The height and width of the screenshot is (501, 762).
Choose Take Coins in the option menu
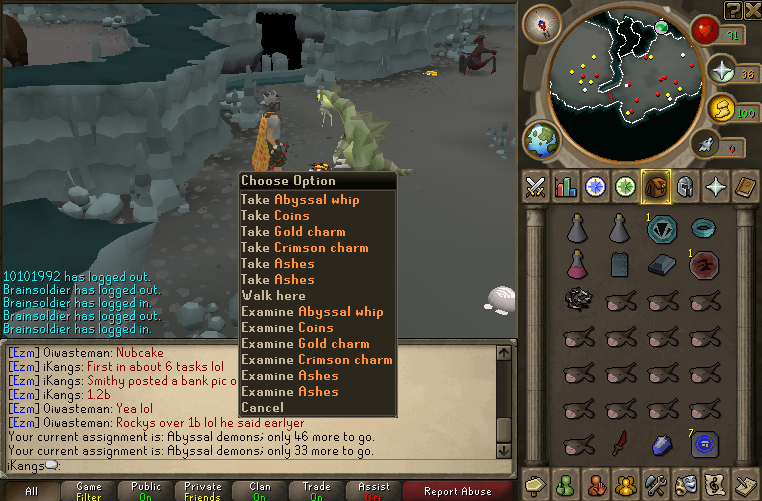click(x=276, y=215)
